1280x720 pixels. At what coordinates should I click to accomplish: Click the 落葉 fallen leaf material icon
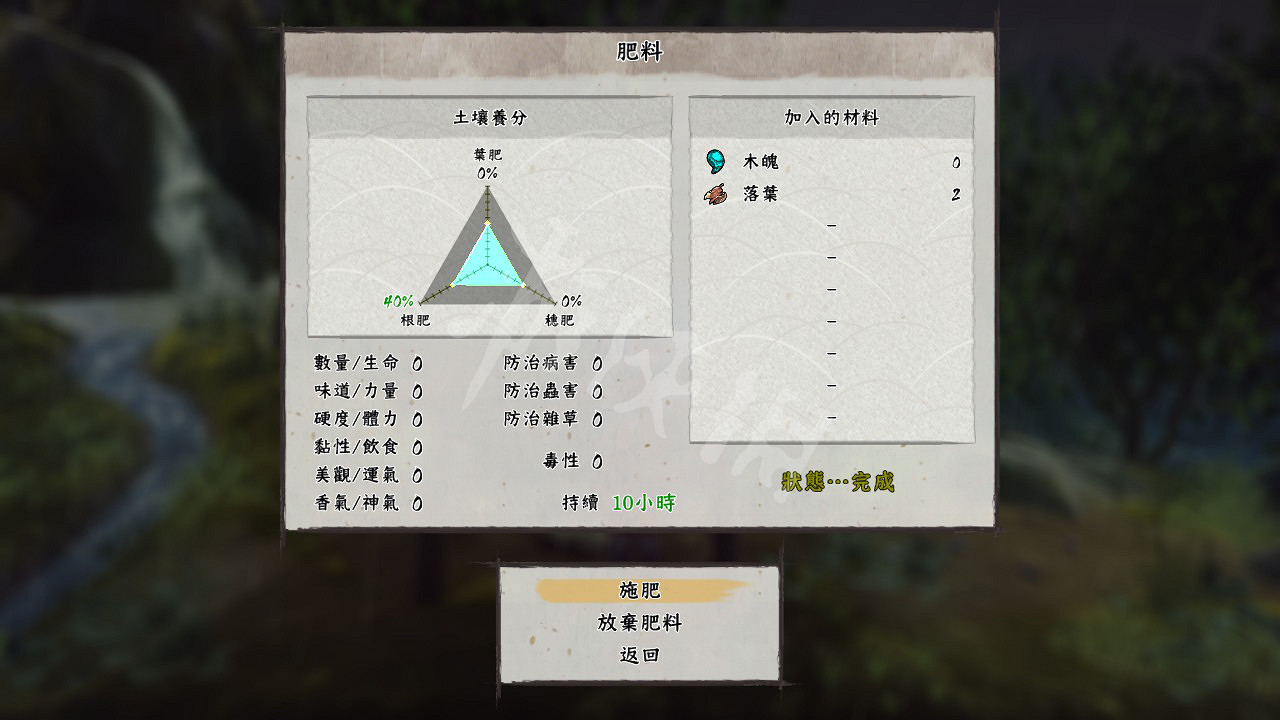716,193
